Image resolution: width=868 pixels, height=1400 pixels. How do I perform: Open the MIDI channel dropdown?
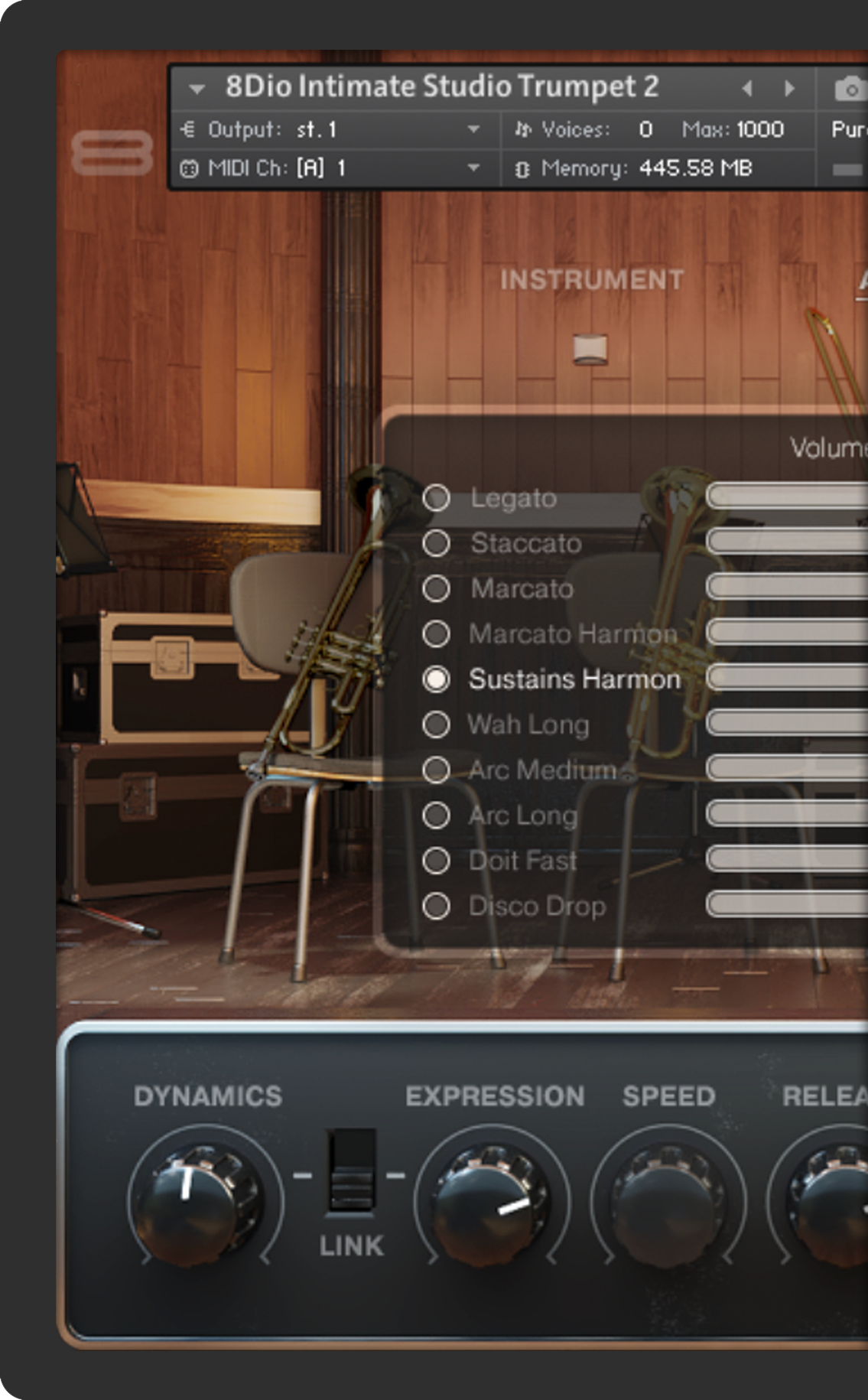click(x=473, y=168)
